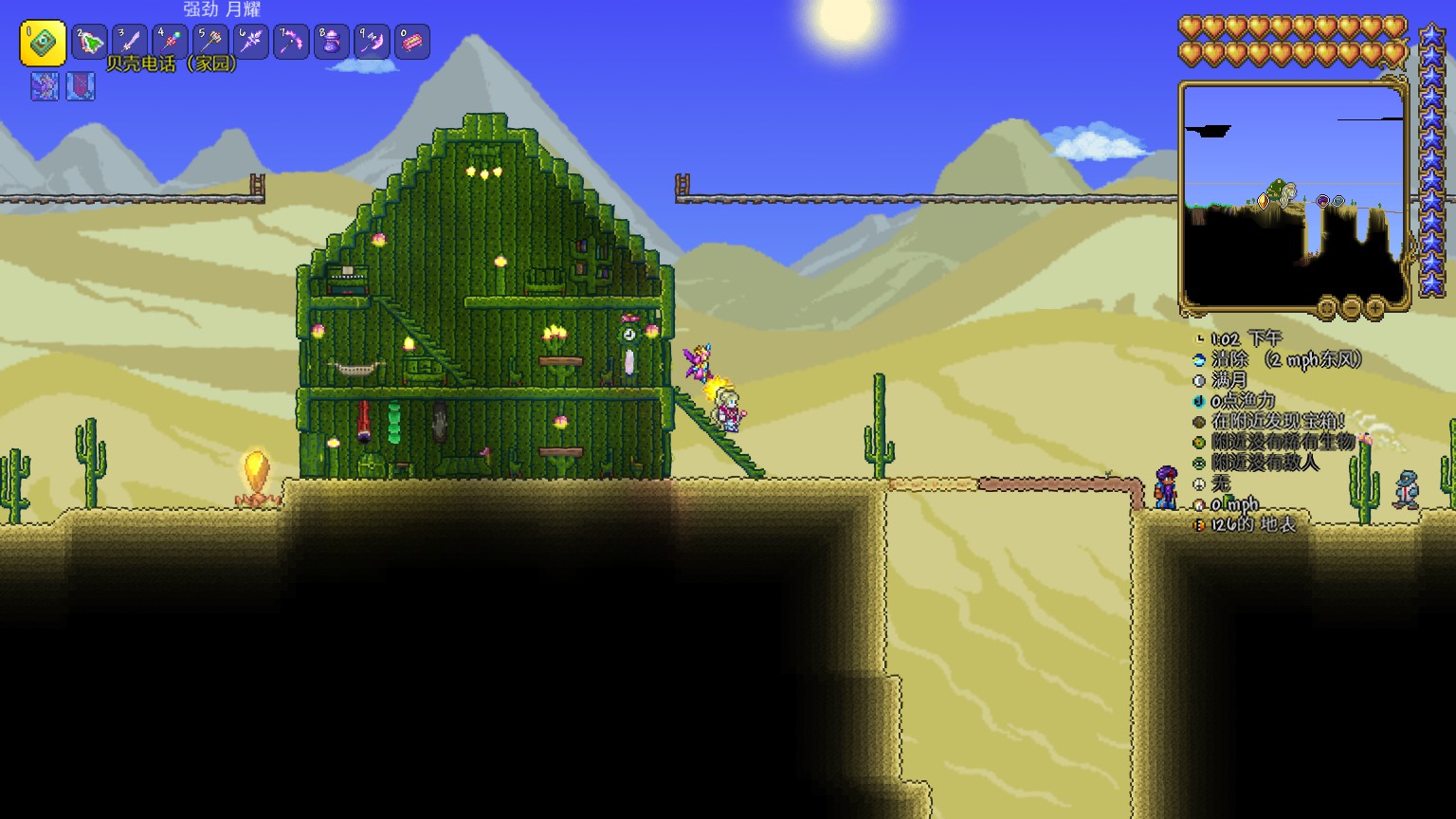The width and height of the screenshot is (1456, 819).
Task: Zoom out the minimap with minus button
Action: click(x=1352, y=307)
